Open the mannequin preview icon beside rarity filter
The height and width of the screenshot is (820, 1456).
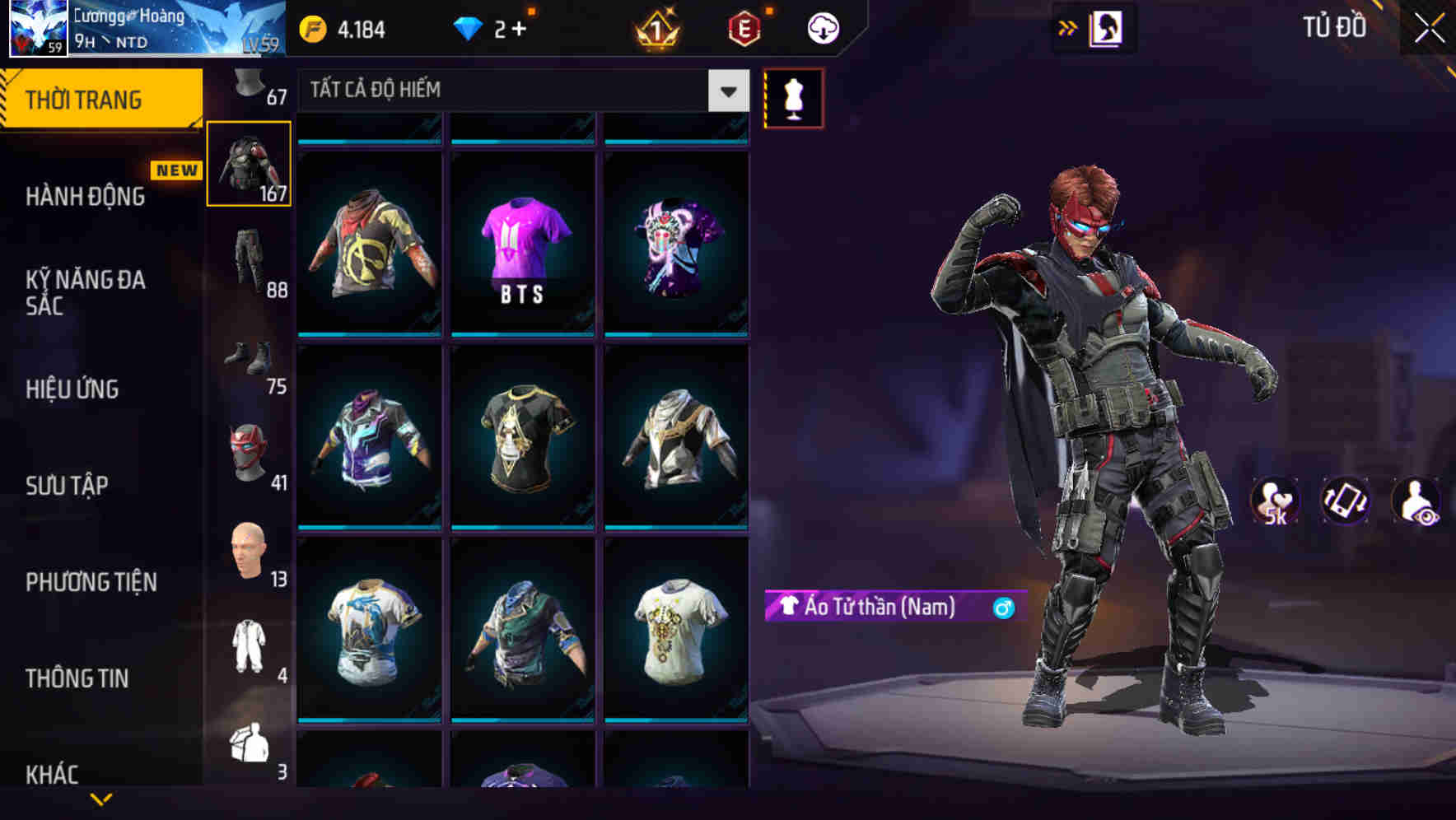(x=792, y=96)
